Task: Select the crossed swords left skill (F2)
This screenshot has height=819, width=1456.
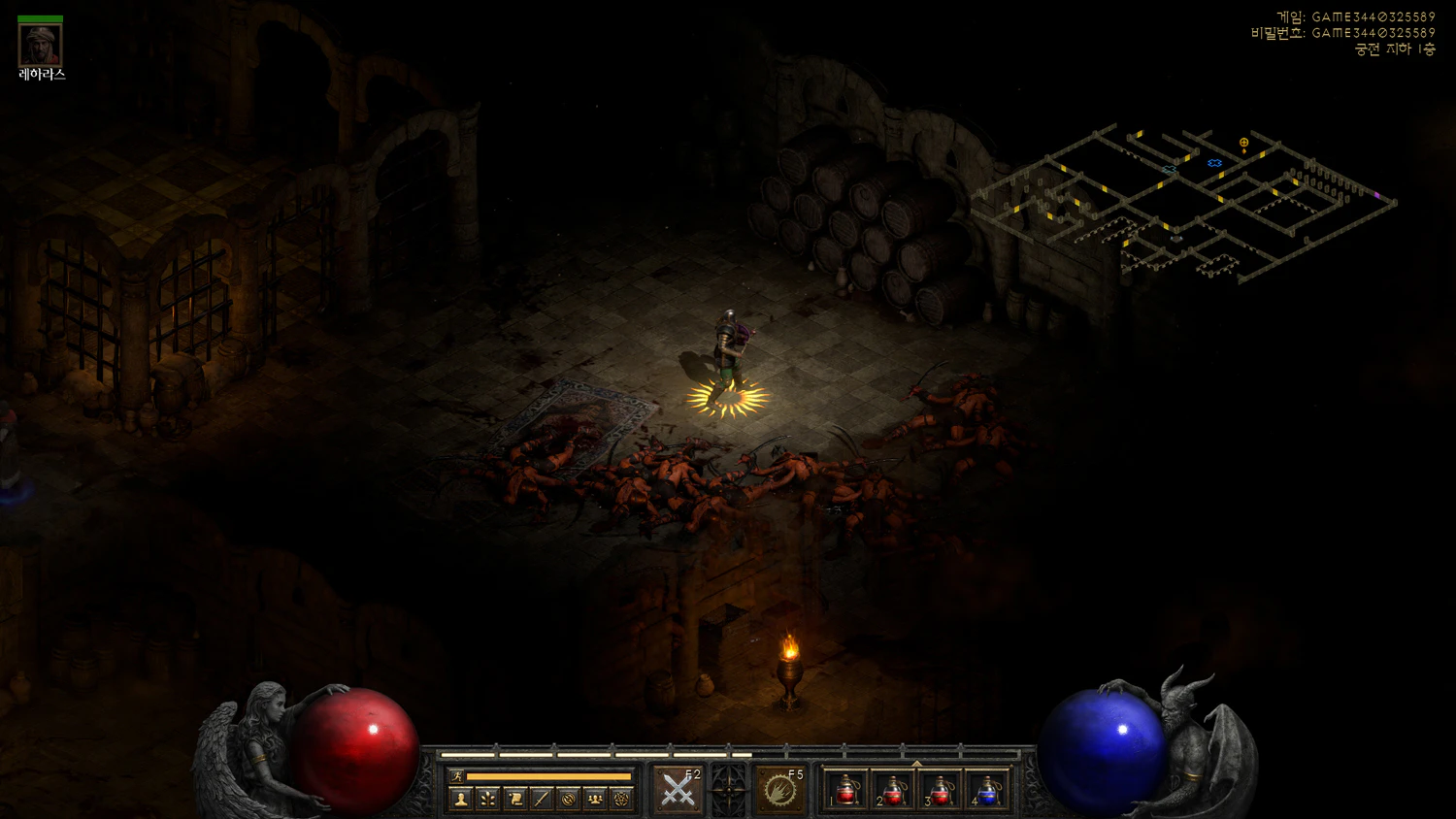Action: coord(678,790)
